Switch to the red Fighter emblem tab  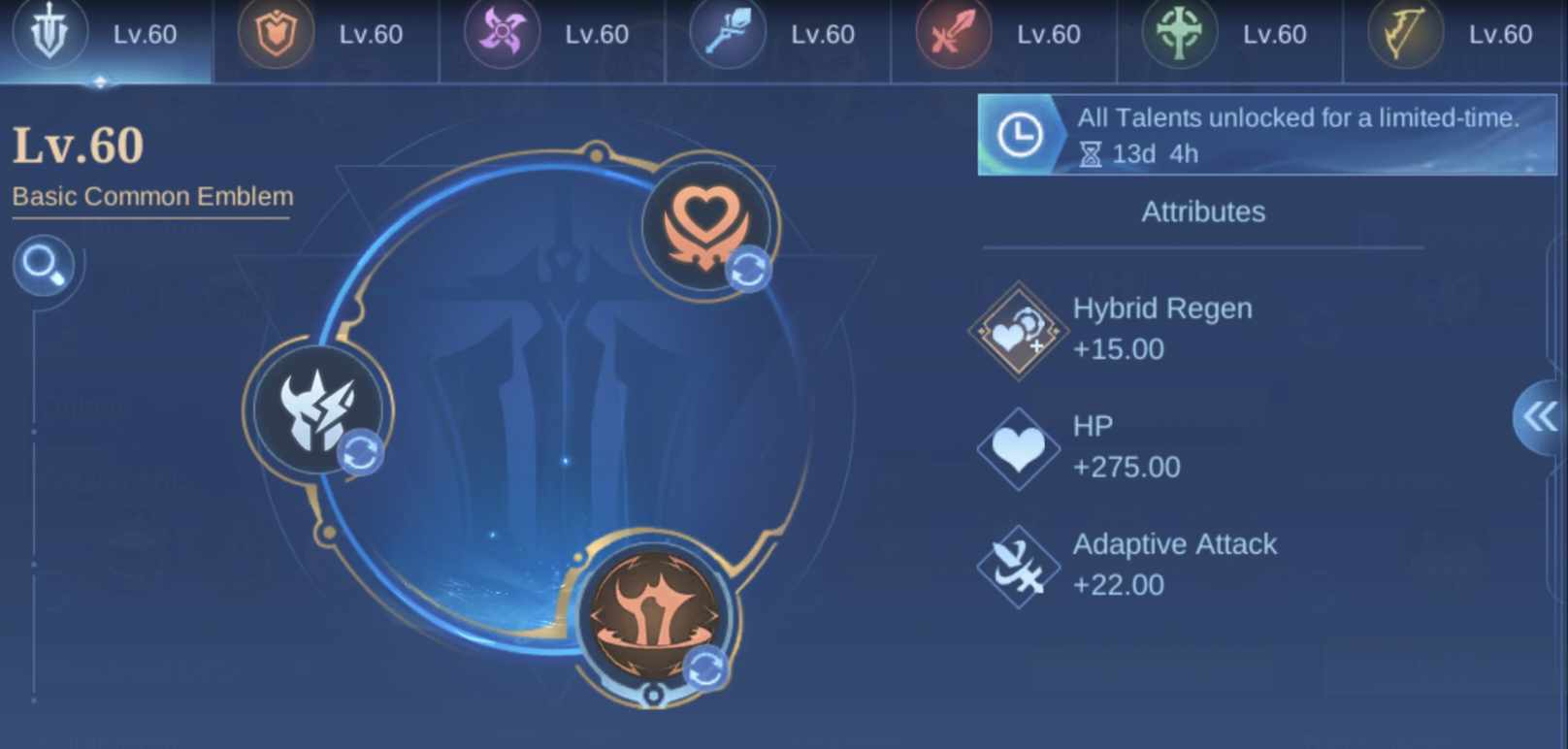point(953,35)
